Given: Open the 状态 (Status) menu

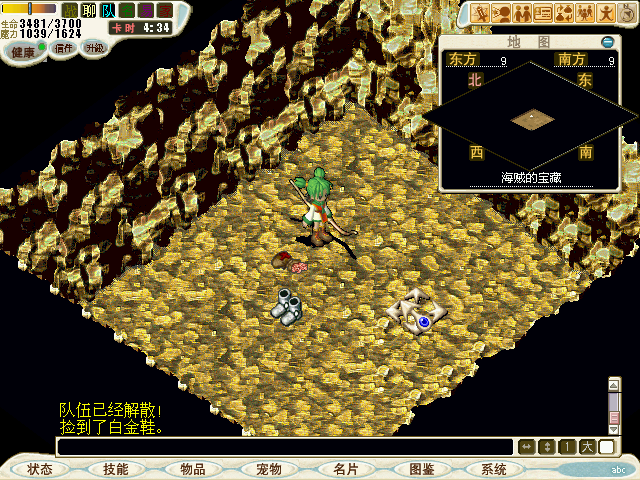Looking at the screenshot, I should (40, 469).
